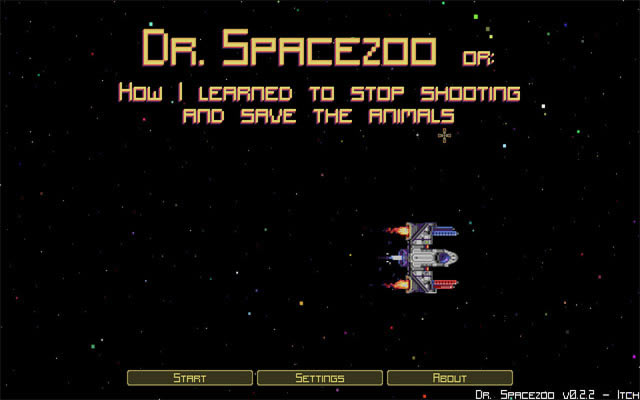Open the Settings menu
This screenshot has height=400, width=640.
pyautogui.click(x=320, y=378)
